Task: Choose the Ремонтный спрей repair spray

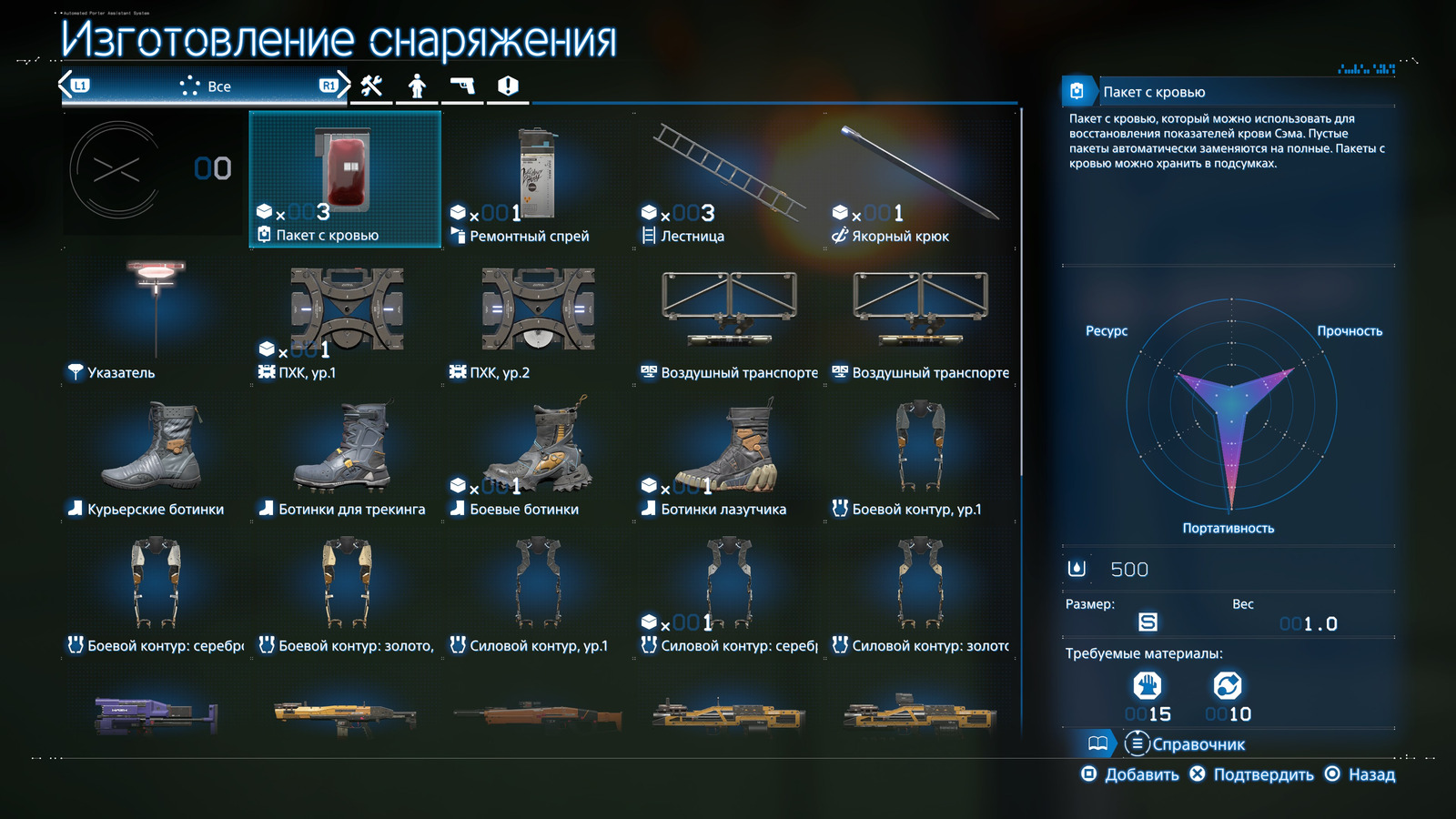Action: point(537,179)
